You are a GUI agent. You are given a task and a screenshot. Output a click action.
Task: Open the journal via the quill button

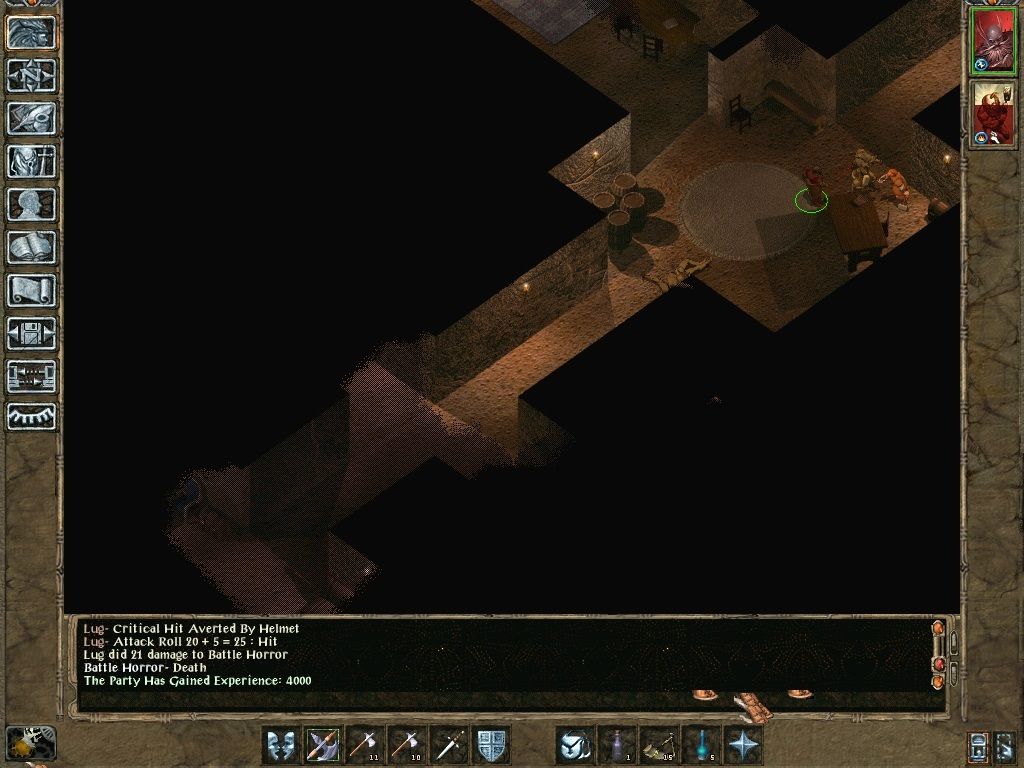[x=31, y=119]
